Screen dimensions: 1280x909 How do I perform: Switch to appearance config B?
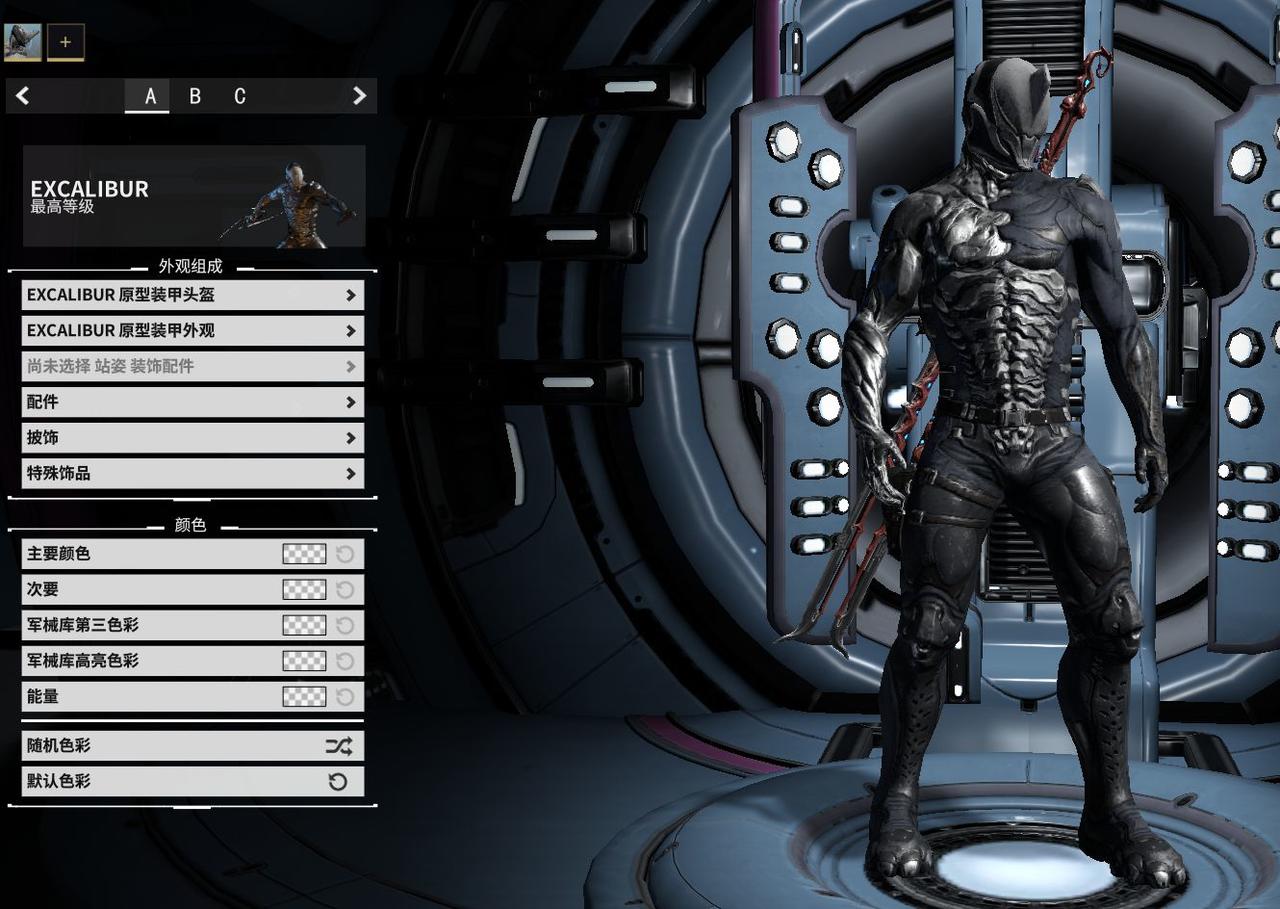pyautogui.click(x=195, y=96)
